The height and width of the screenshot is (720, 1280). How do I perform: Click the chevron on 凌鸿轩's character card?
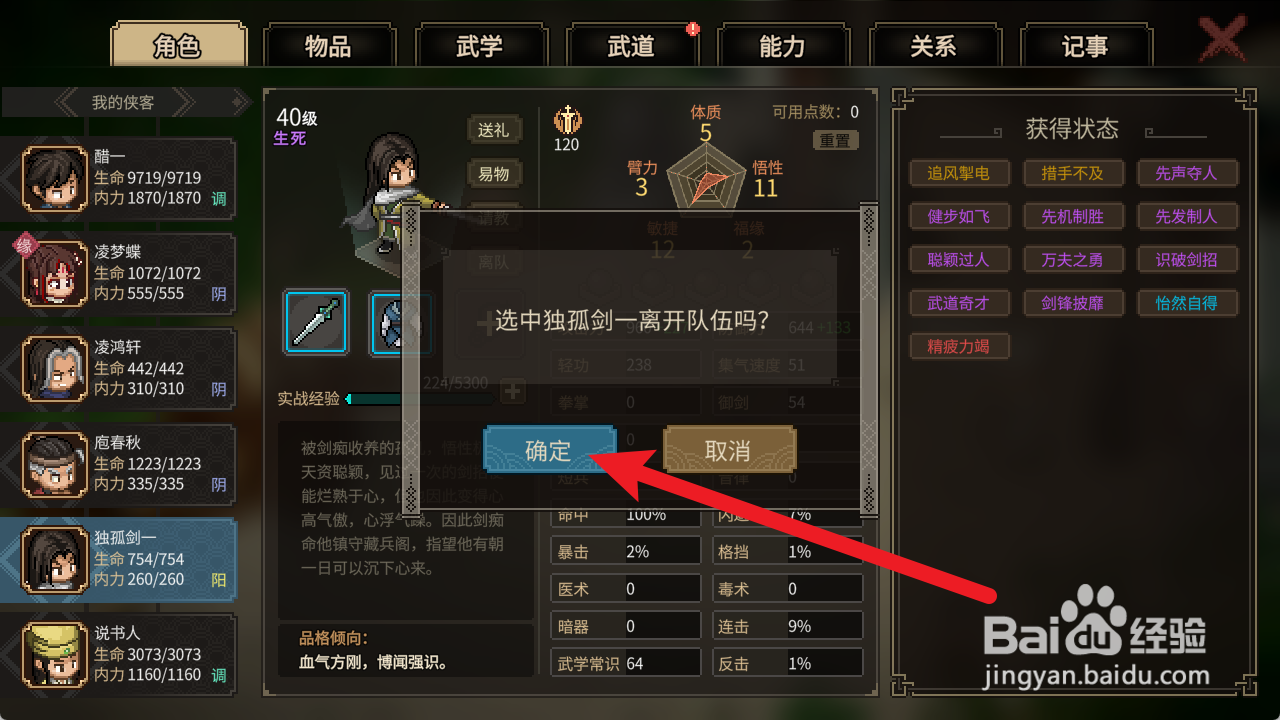click(x=8, y=368)
